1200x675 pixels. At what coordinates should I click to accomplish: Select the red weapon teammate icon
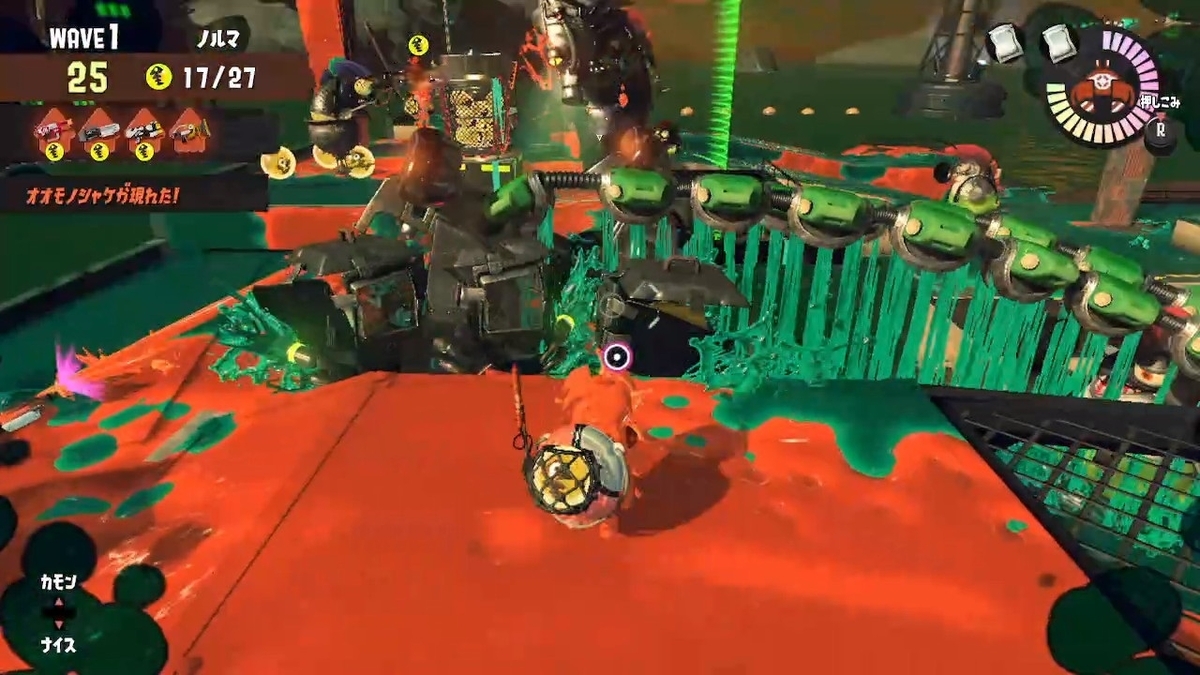tap(52, 131)
